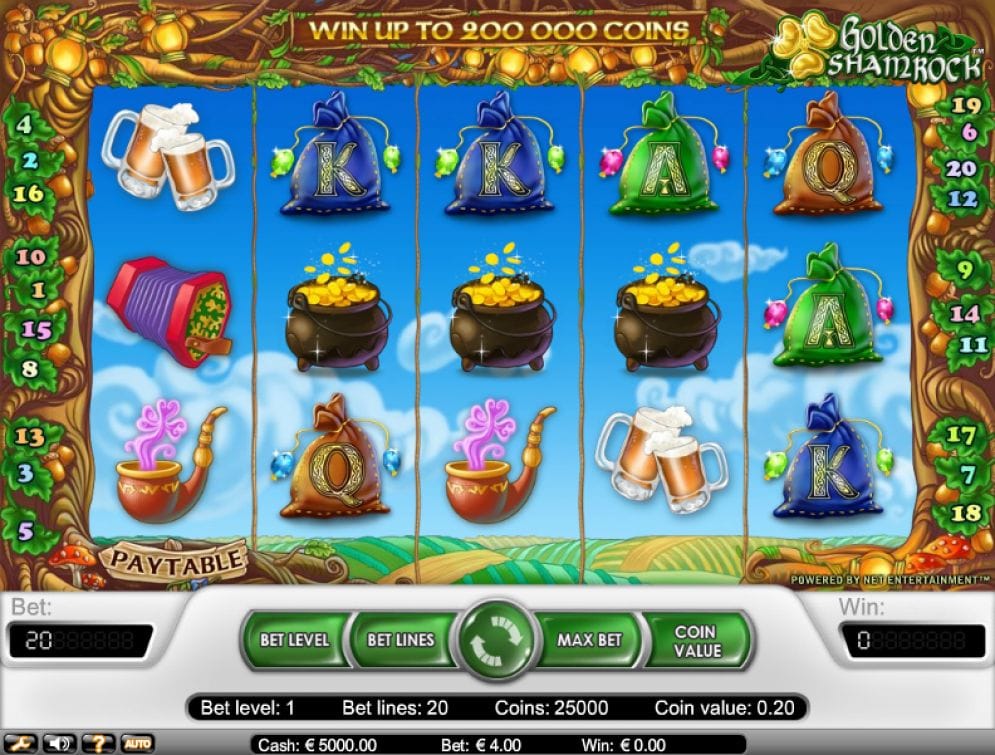Highlight bet line number 13
The height and width of the screenshot is (755, 995).
[30, 437]
